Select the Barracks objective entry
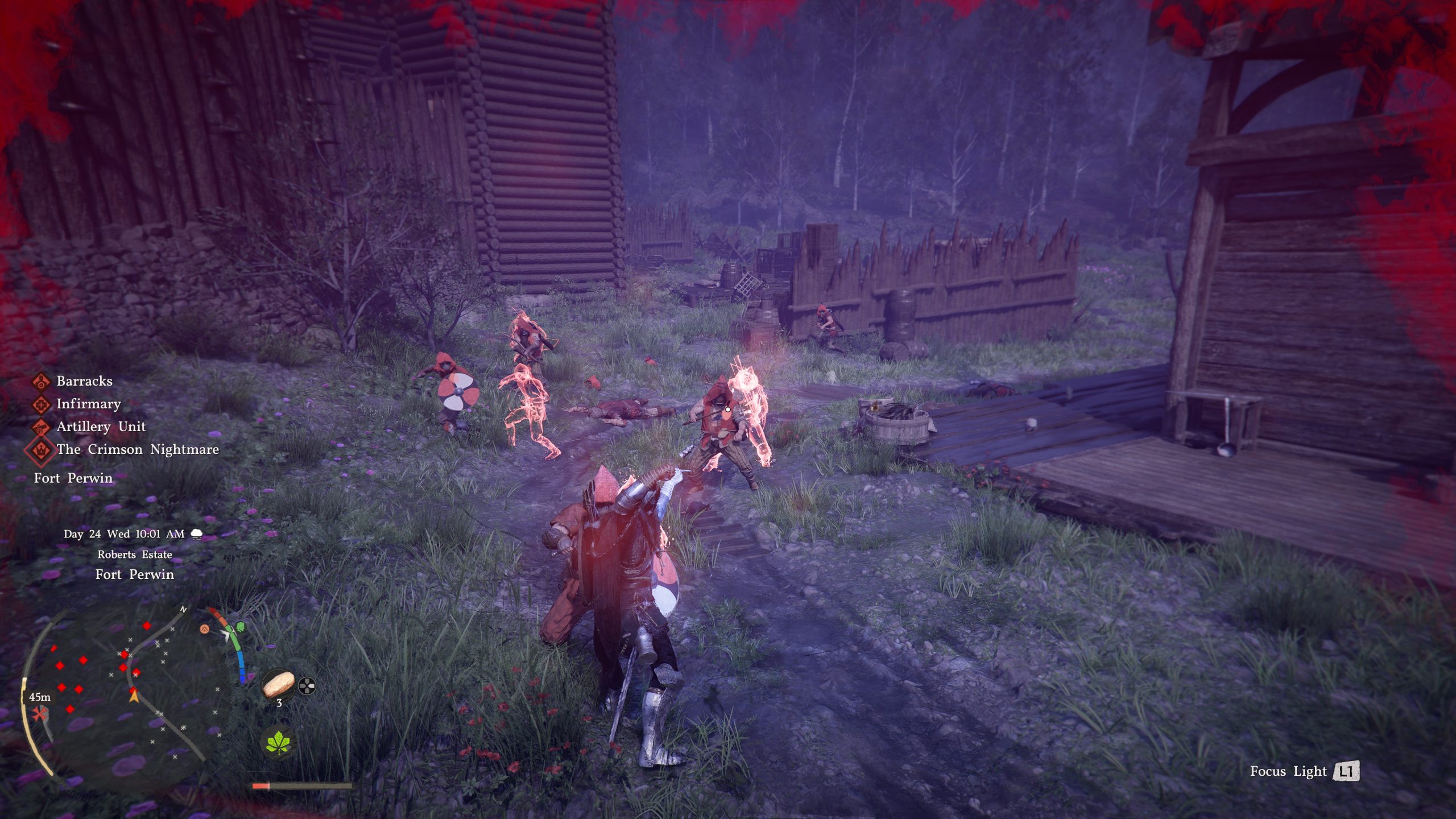 click(84, 381)
